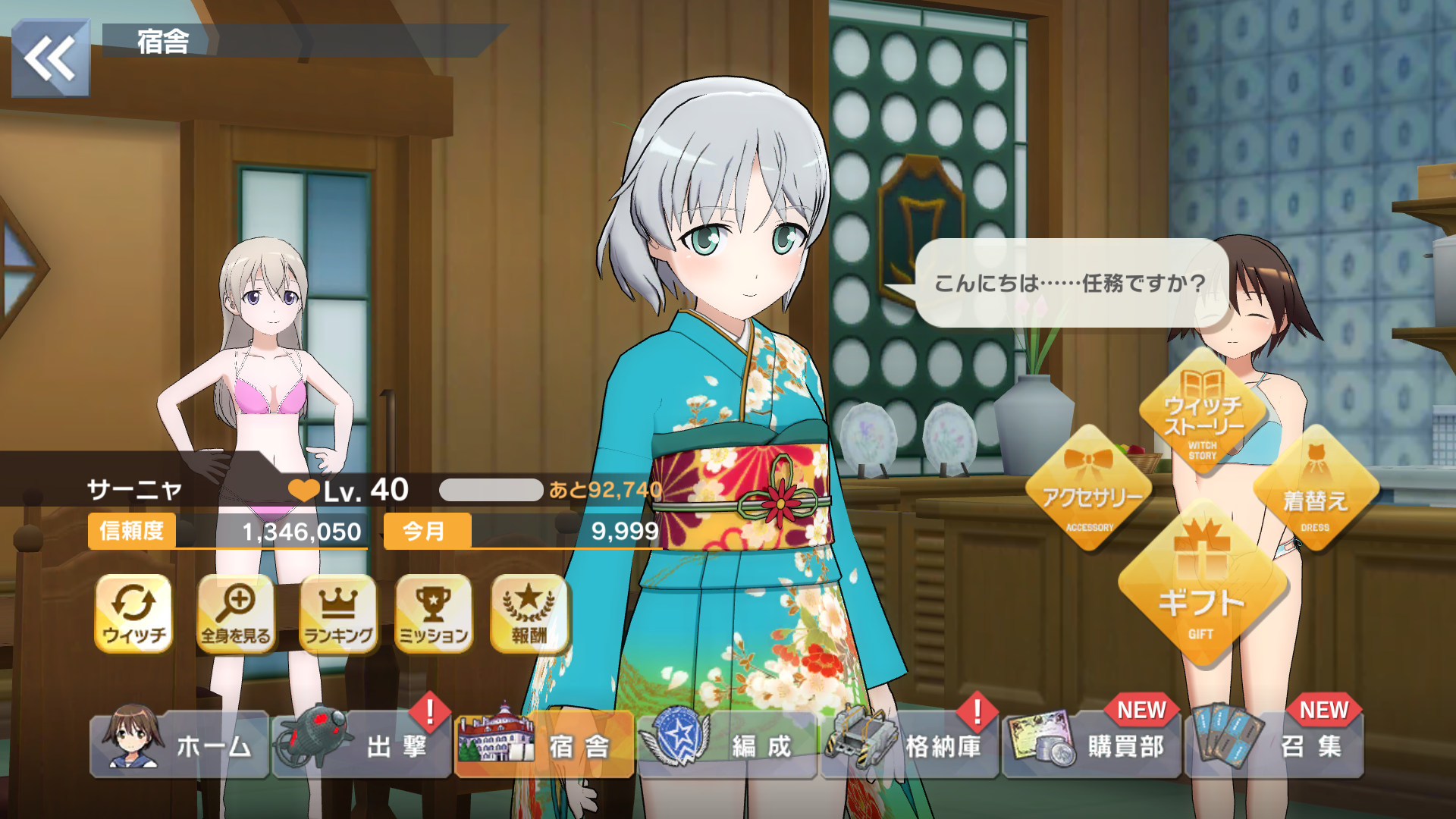Open the Accessory (アクセサリー) menu
The image size is (1456, 819).
click(x=1090, y=489)
